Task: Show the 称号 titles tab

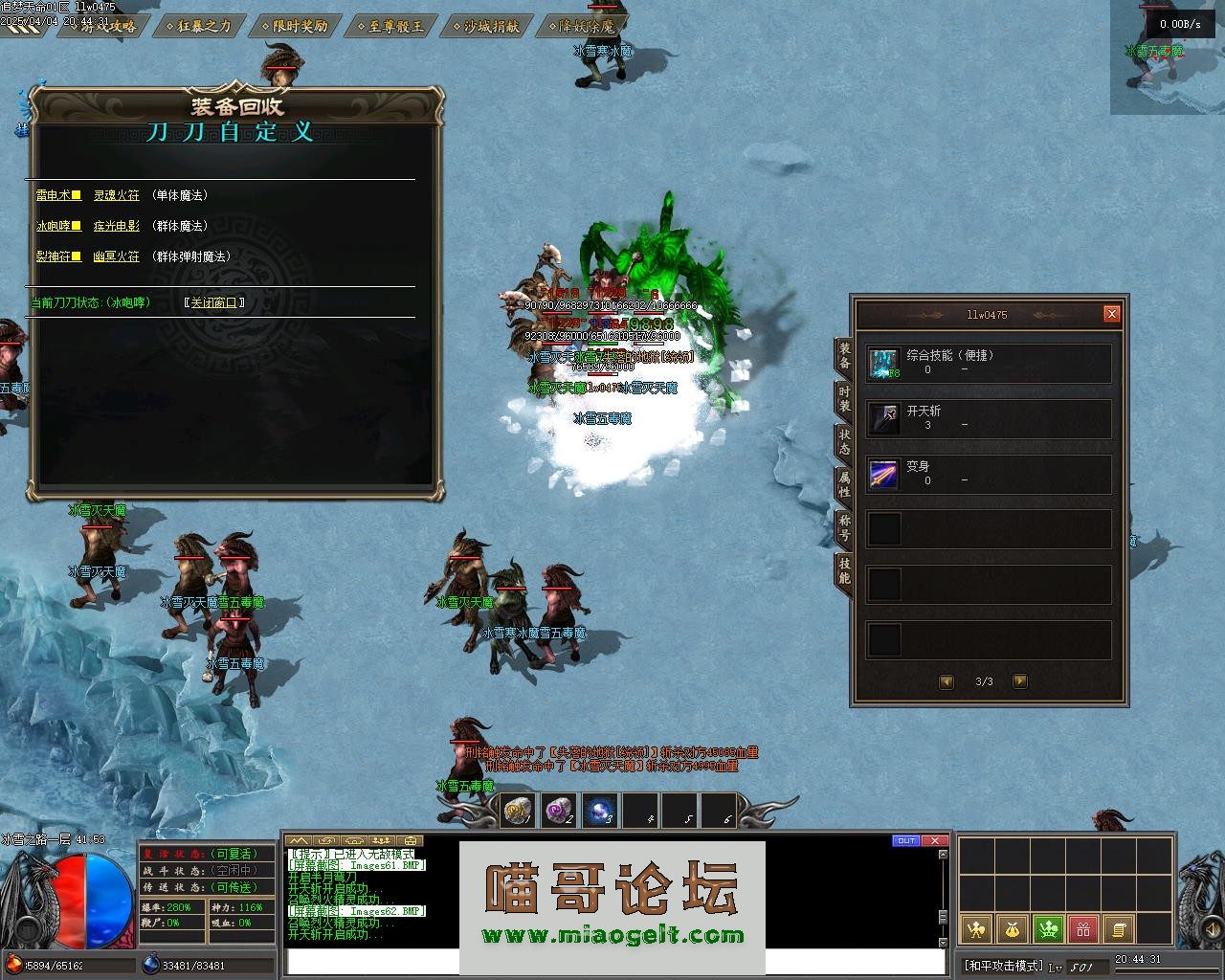Action: (844, 527)
